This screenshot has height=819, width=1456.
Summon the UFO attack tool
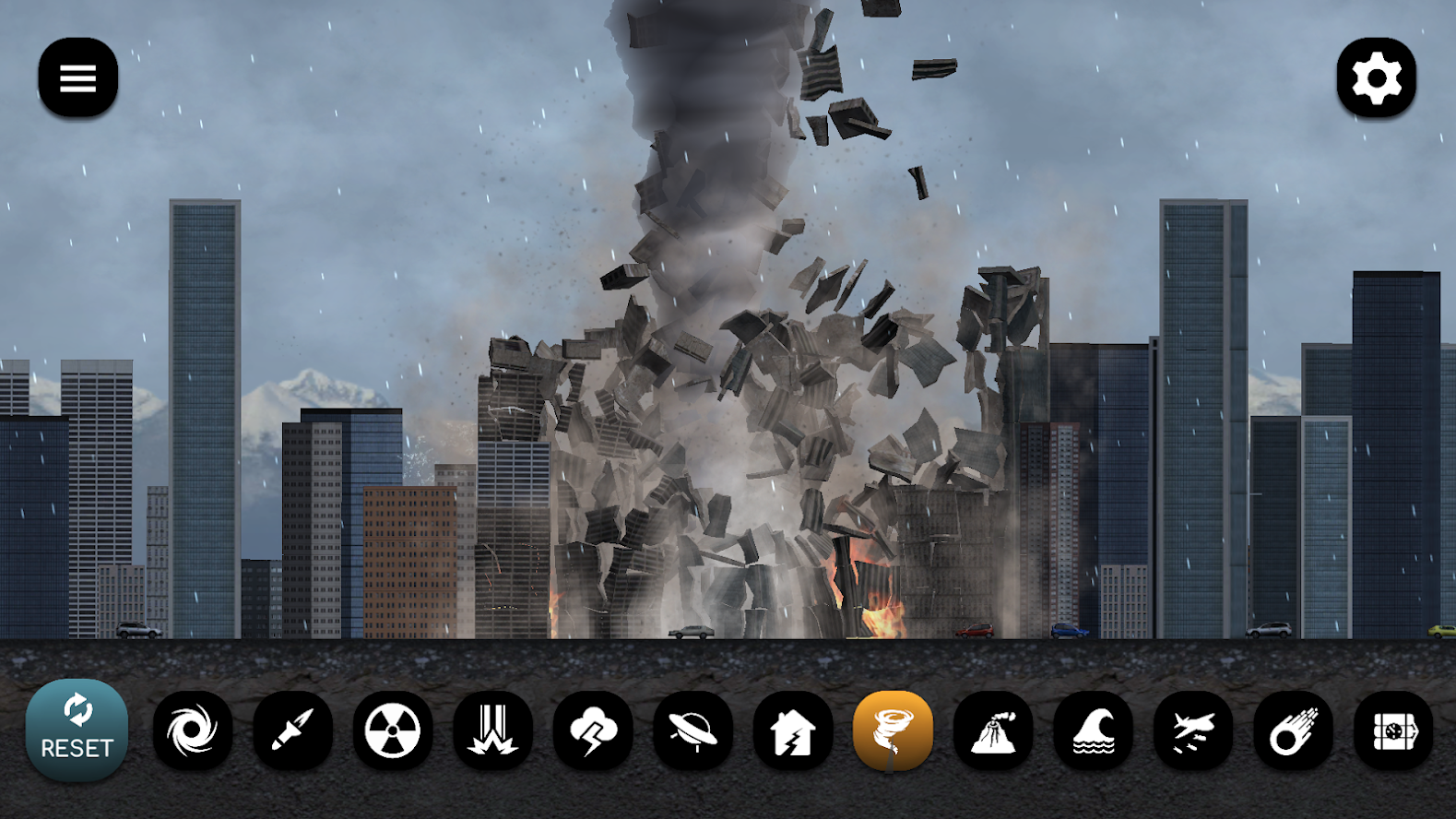tap(693, 729)
